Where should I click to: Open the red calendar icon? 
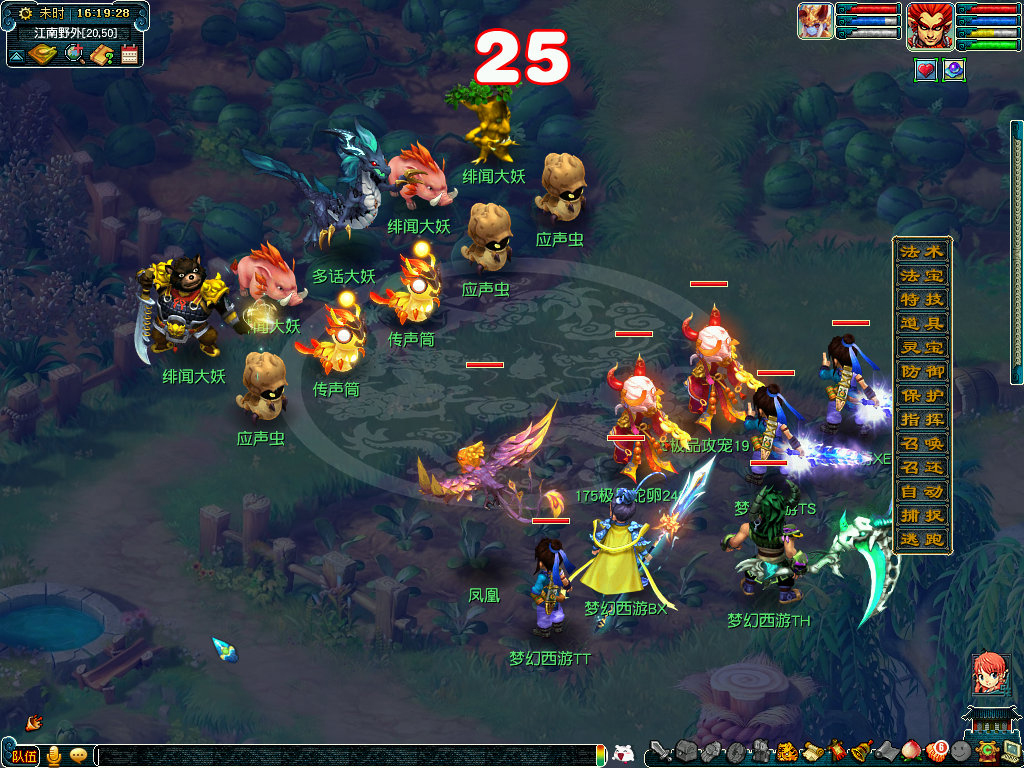point(129,54)
